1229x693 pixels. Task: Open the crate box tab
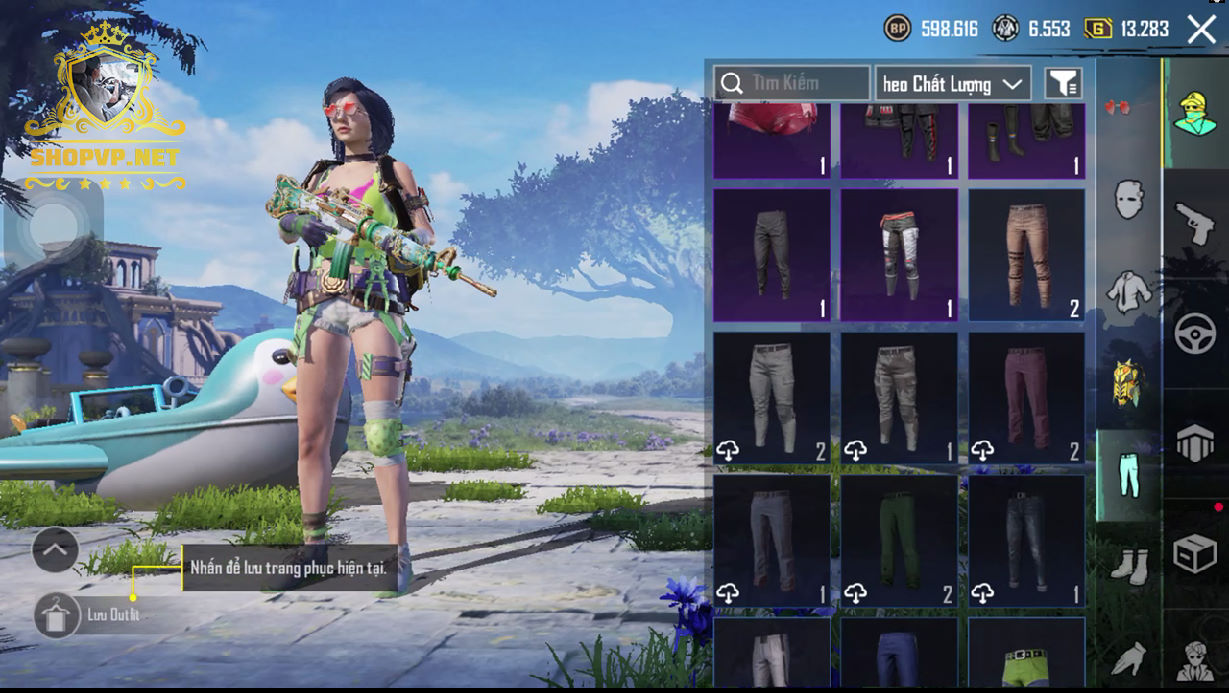[x=1195, y=553]
